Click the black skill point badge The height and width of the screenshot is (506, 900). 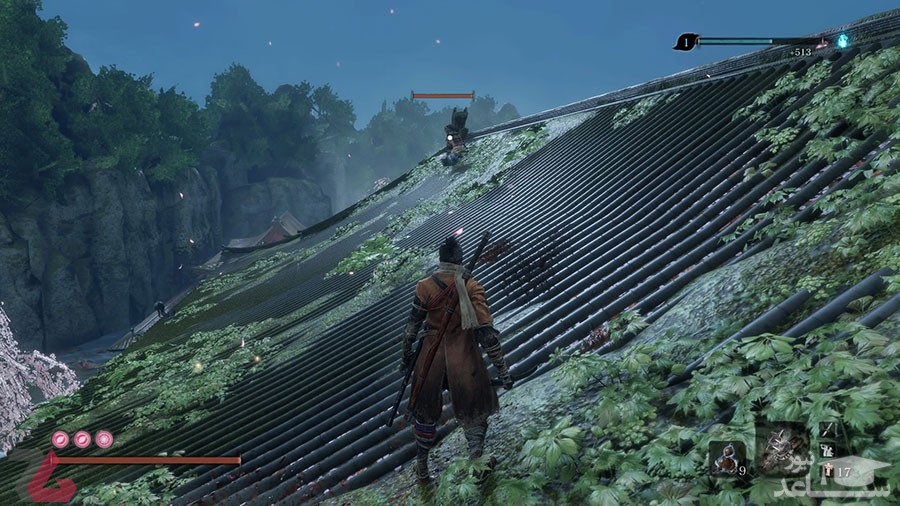coord(685,41)
